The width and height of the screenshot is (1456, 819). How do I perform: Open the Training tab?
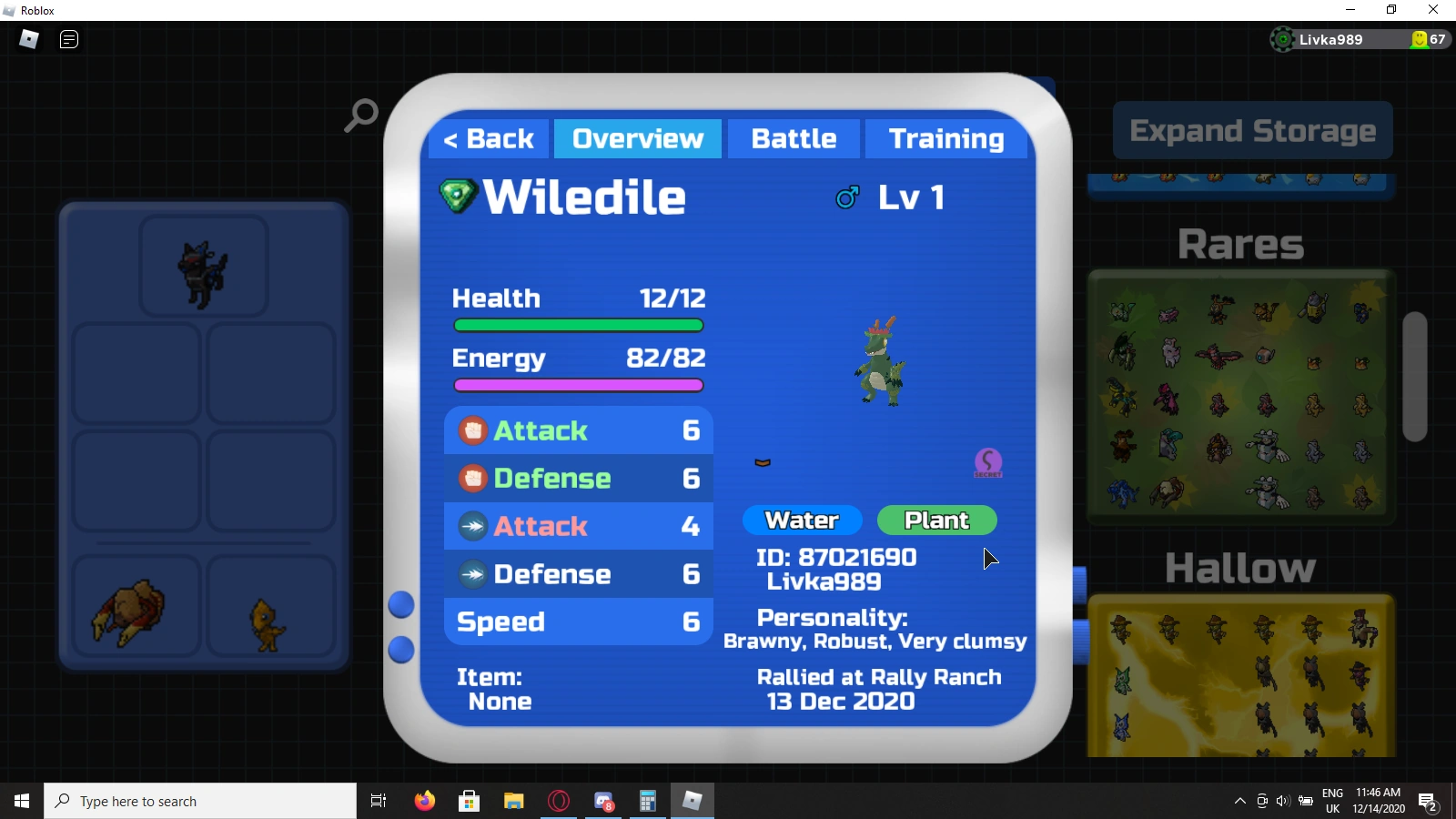tap(947, 138)
